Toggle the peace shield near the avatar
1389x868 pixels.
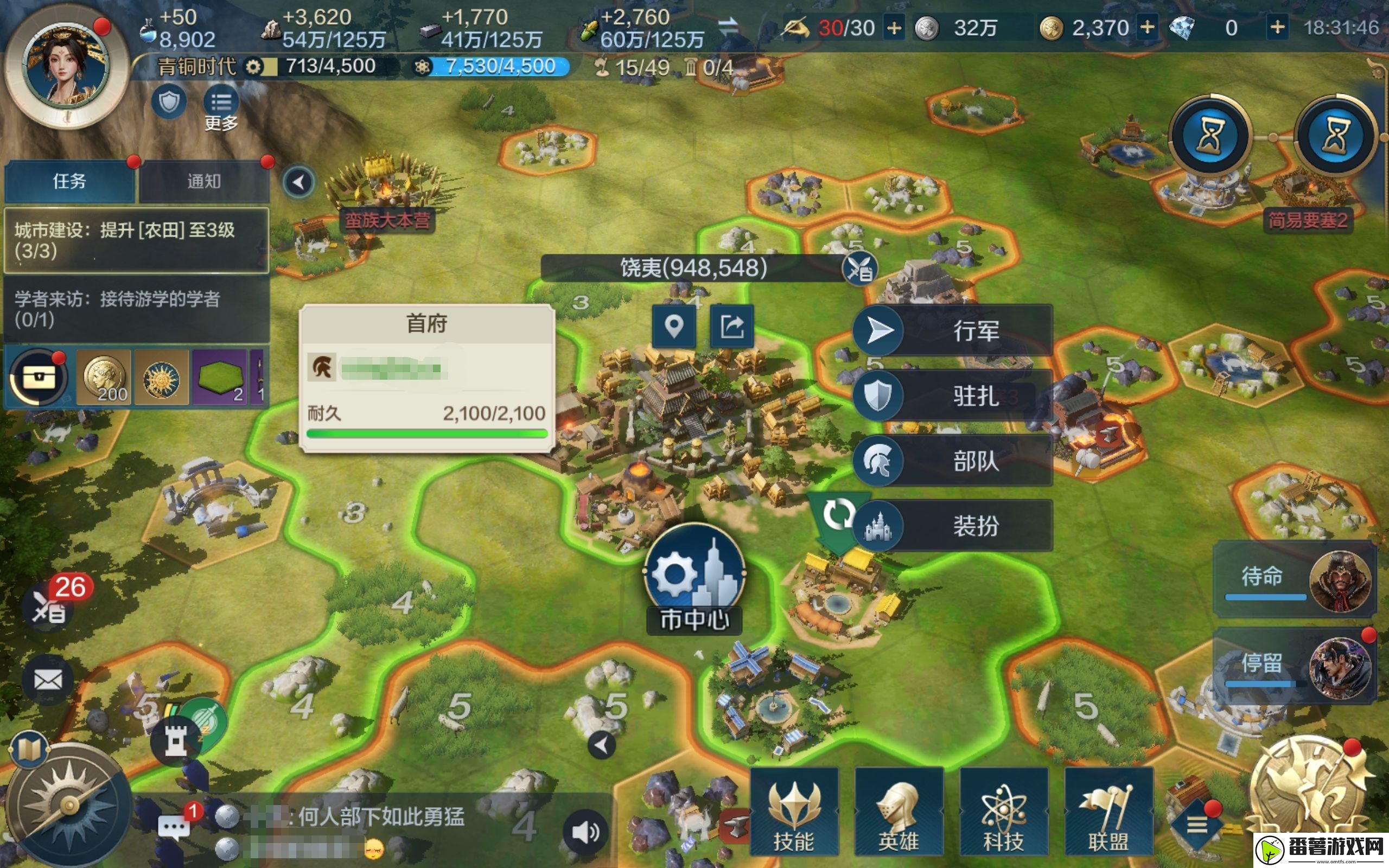168,101
